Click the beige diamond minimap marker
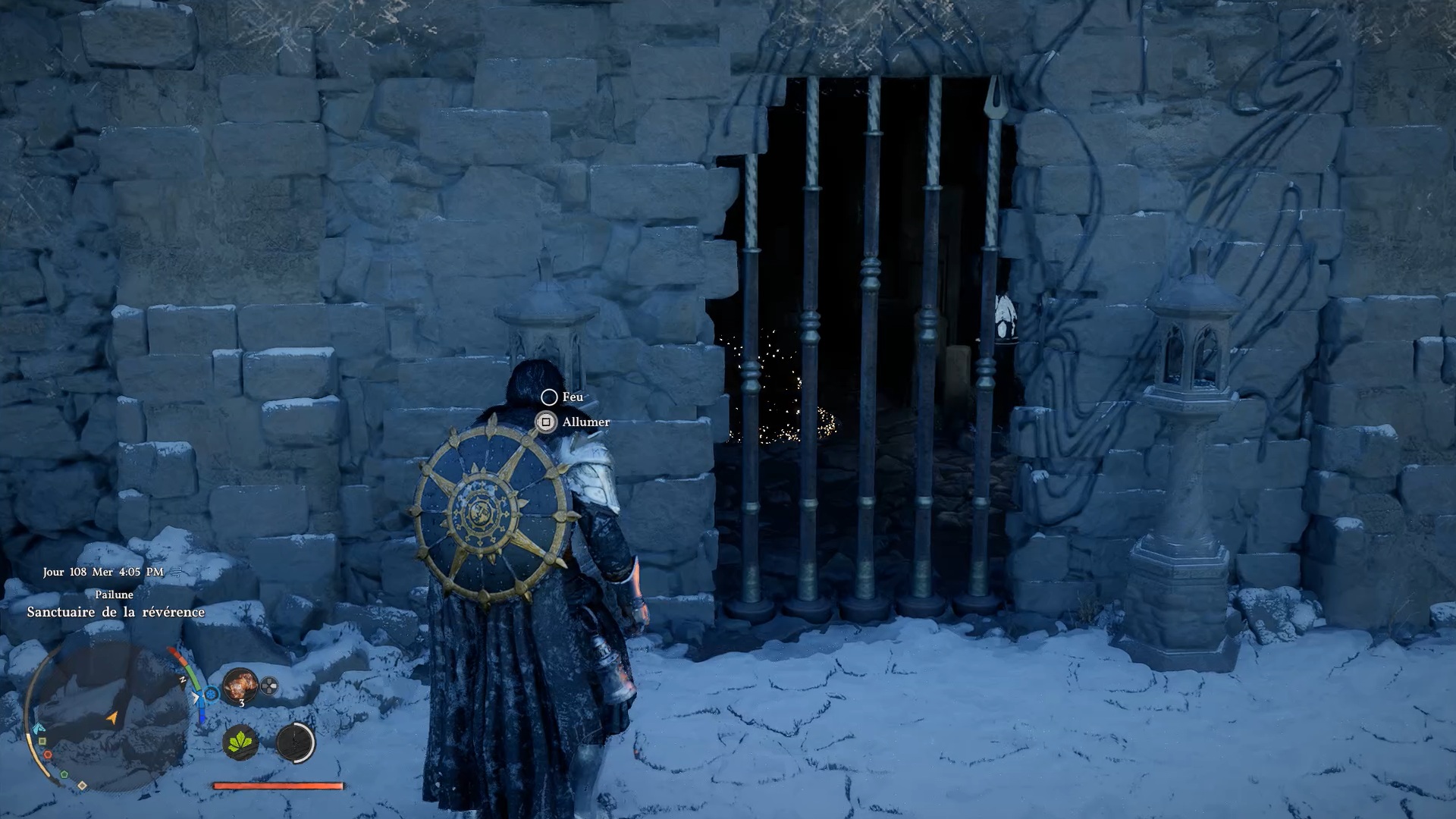The height and width of the screenshot is (819, 1456). (82, 785)
